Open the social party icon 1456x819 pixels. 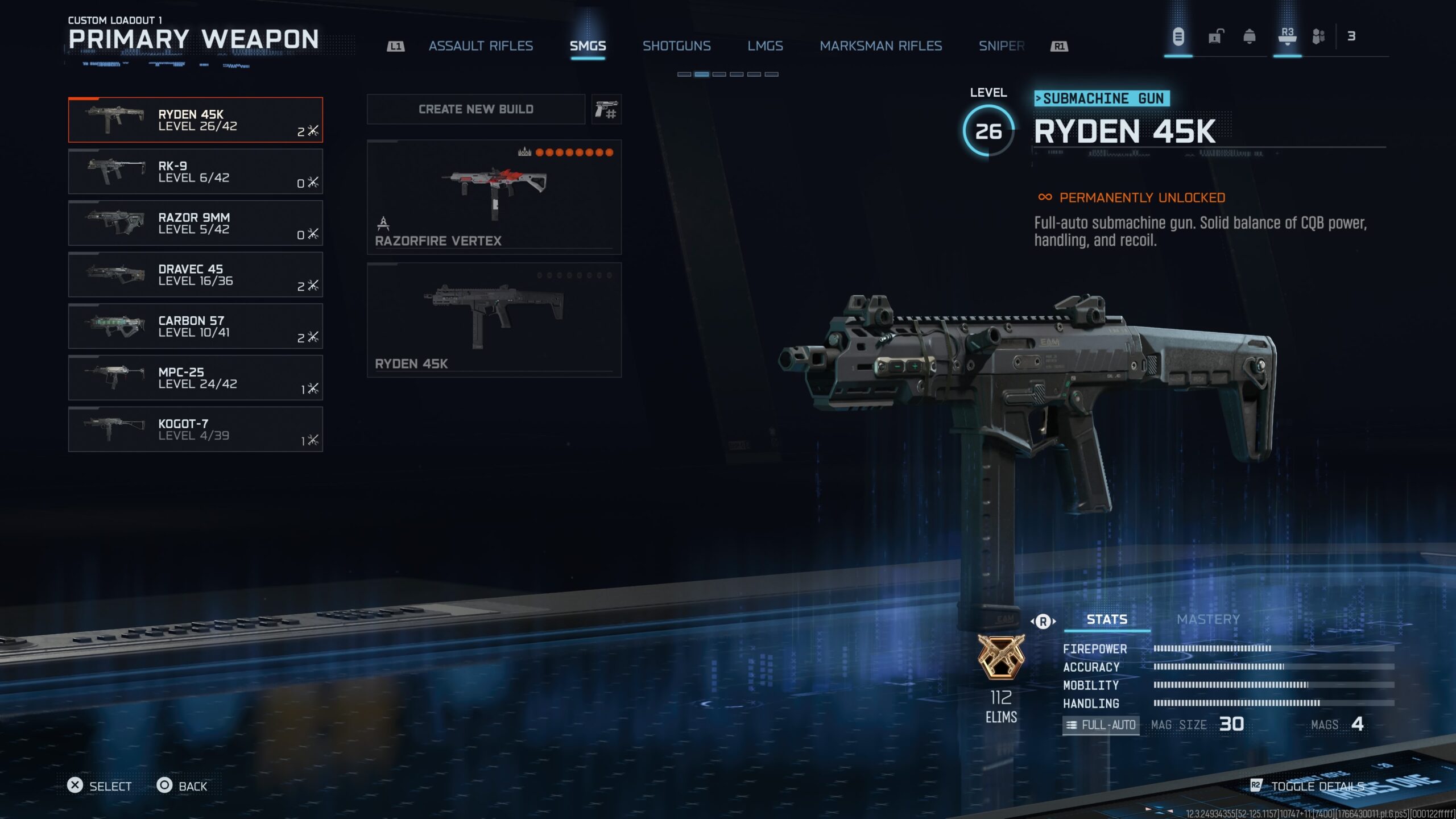tap(1318, 38)
